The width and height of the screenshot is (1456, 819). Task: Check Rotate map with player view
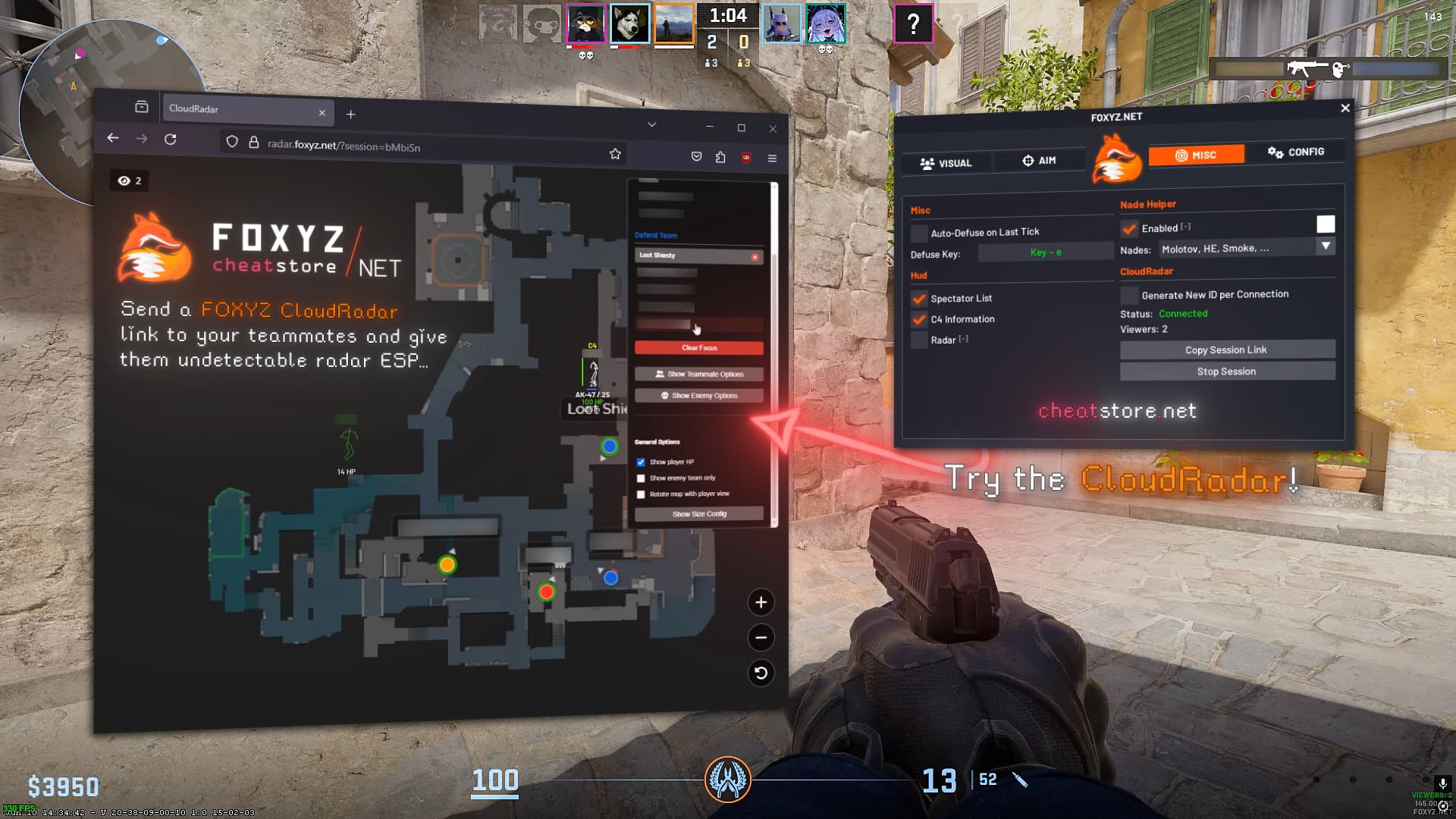(x=642, y=494)
